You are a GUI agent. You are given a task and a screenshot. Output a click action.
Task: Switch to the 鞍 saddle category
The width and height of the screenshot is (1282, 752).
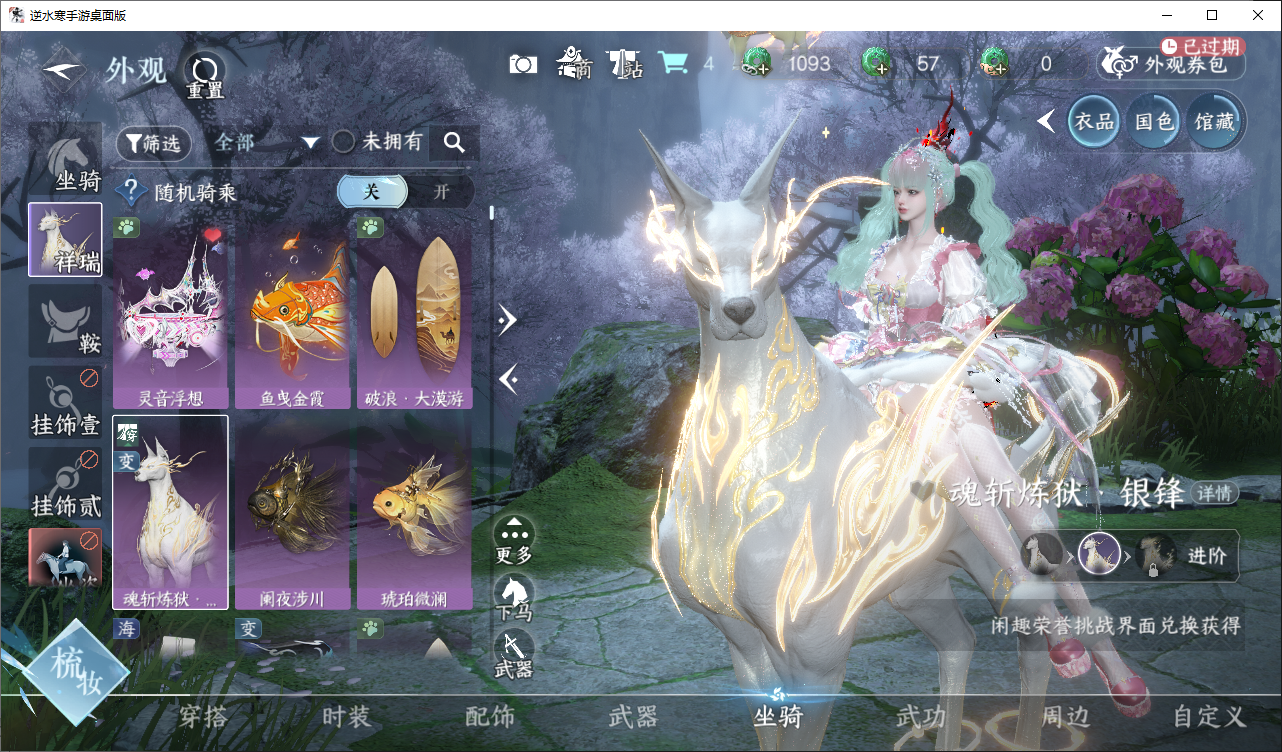(x=65, y=321)
